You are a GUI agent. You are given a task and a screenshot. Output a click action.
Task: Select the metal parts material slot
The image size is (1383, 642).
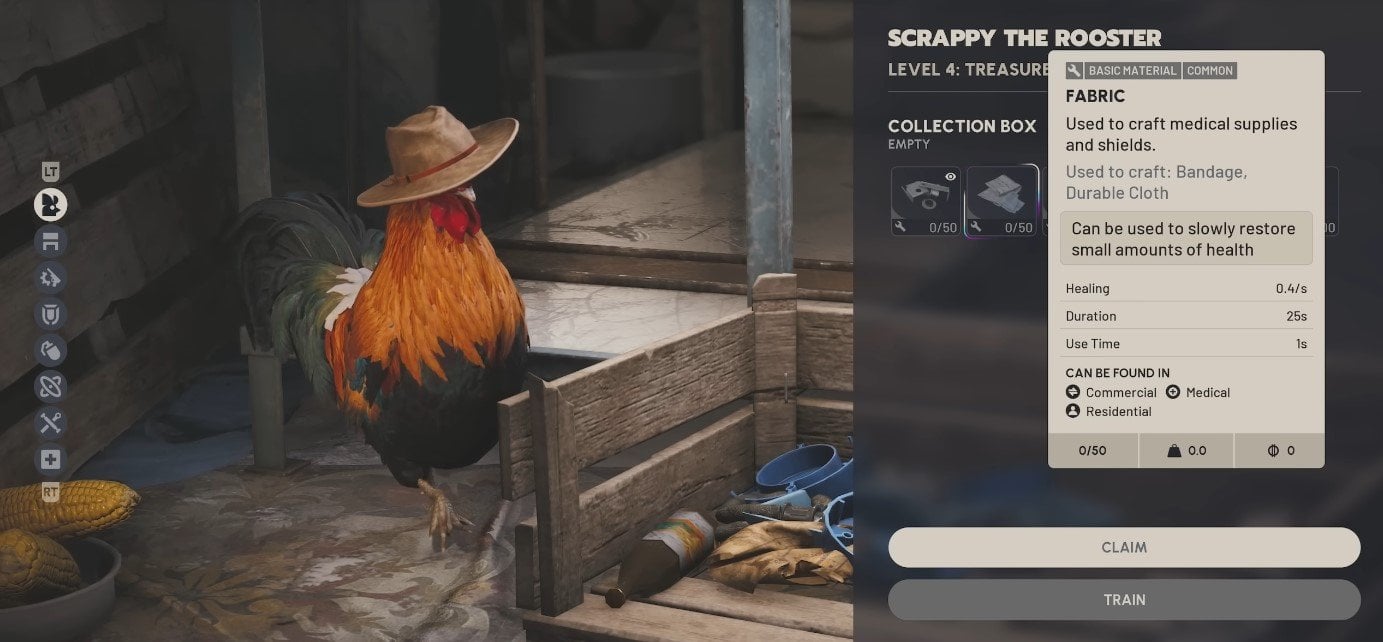[926, 200]
